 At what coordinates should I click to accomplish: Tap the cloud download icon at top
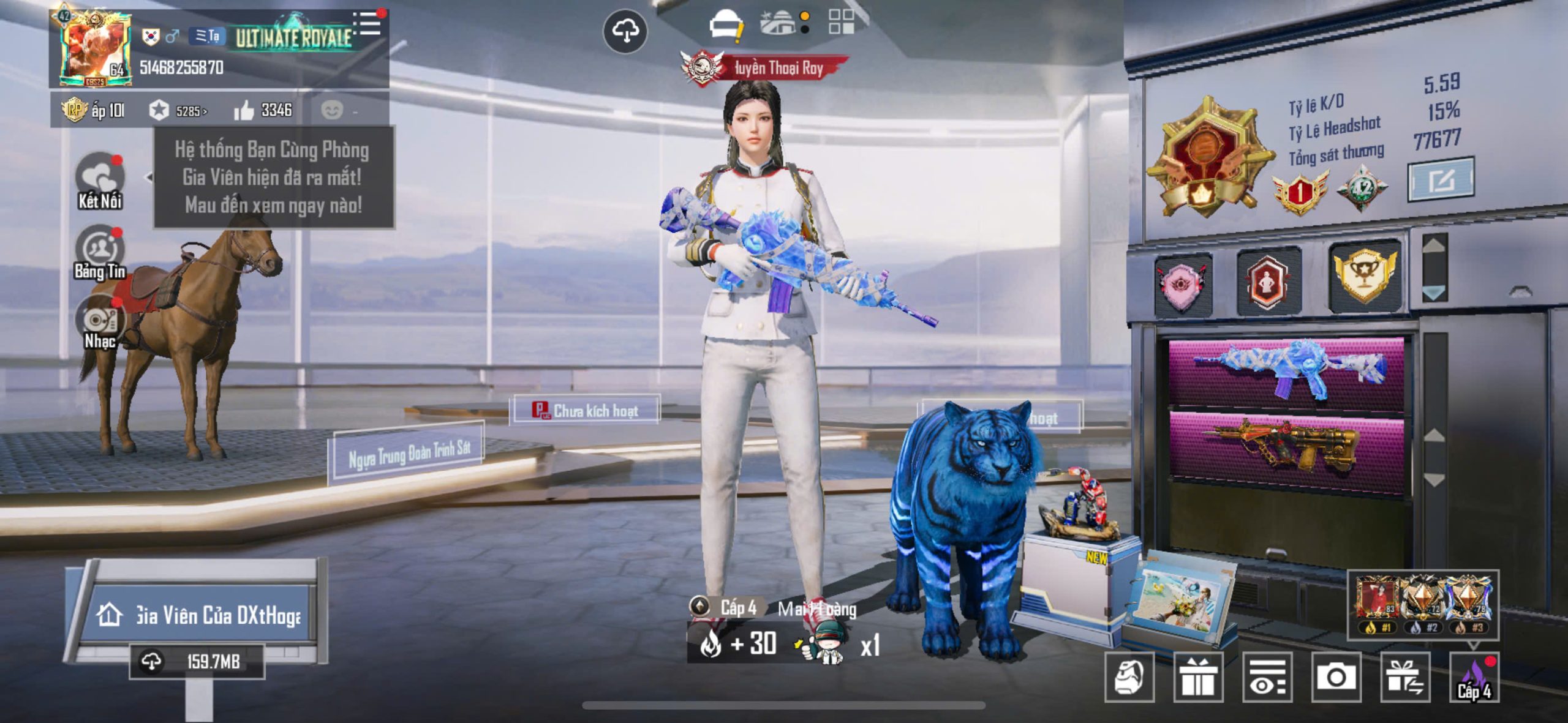tap(625, 31)
